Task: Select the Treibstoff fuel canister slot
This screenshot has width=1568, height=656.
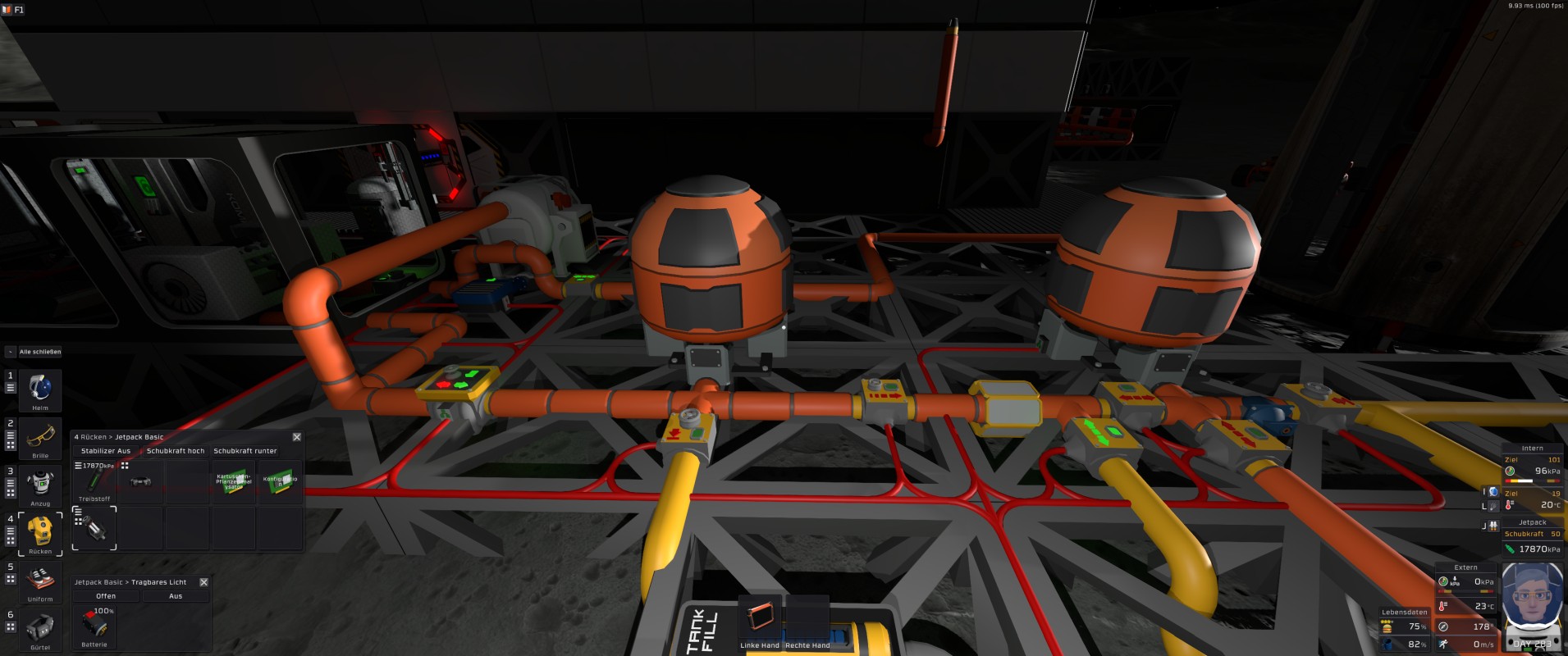Action: tap(94, 482)
